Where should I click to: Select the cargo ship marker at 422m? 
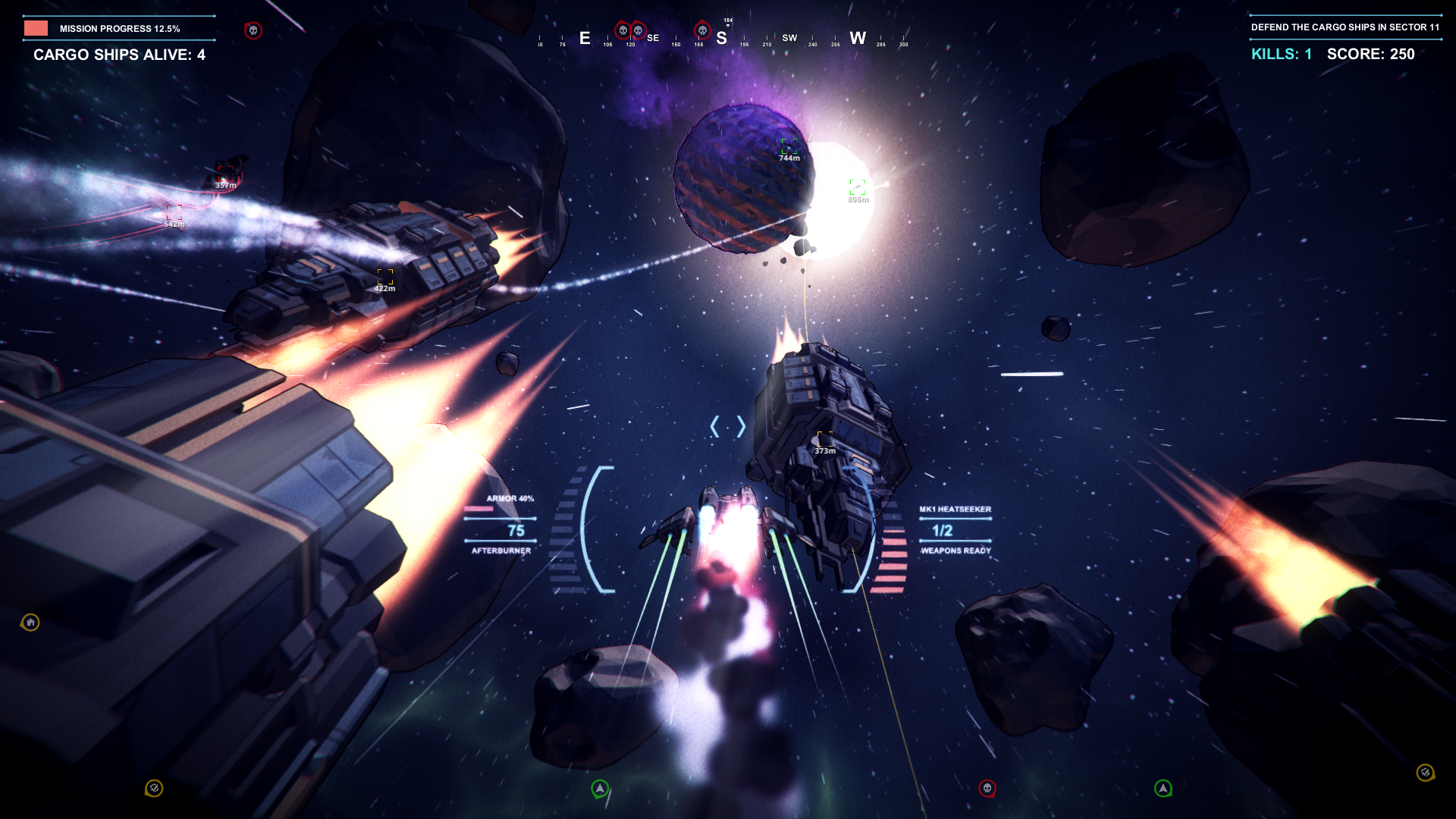click(385, 277)
